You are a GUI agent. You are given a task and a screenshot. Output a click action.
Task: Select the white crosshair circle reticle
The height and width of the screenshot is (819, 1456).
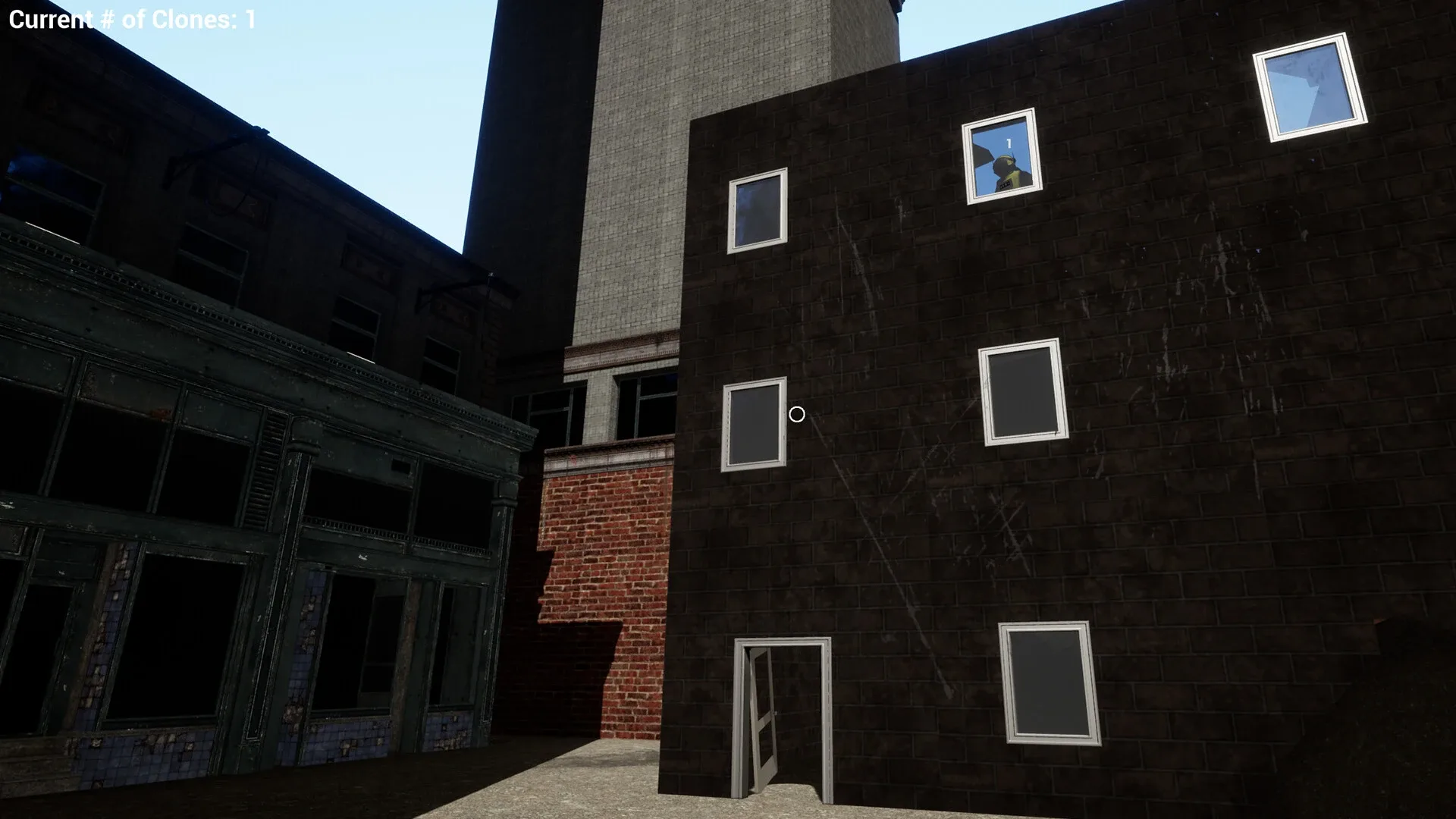point(796,414)
